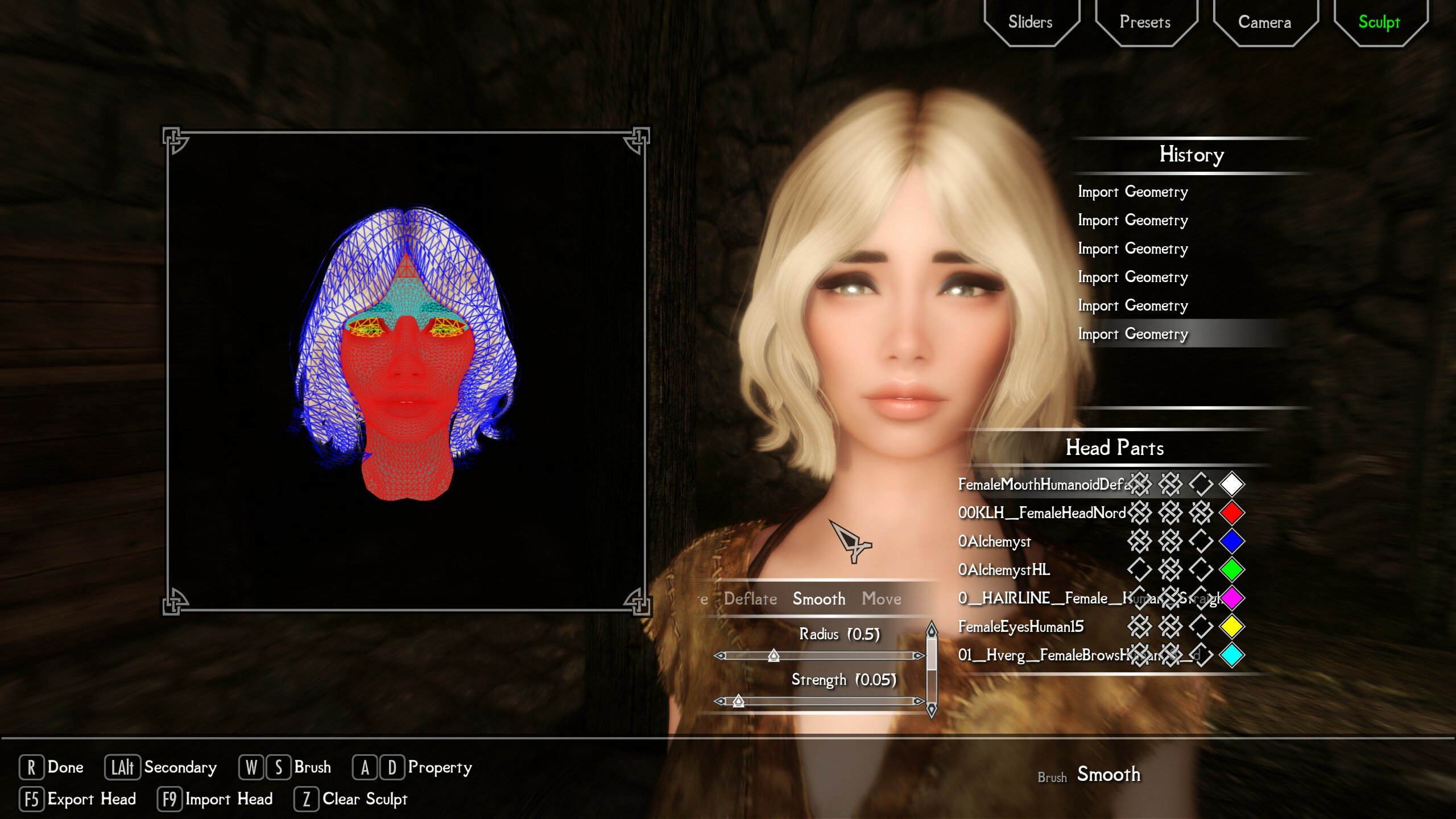Image resolution: width=1456 pixels, height=819 pixels.
Task: Click the left arrow of the Radius slider
Action: coord(721,655)
